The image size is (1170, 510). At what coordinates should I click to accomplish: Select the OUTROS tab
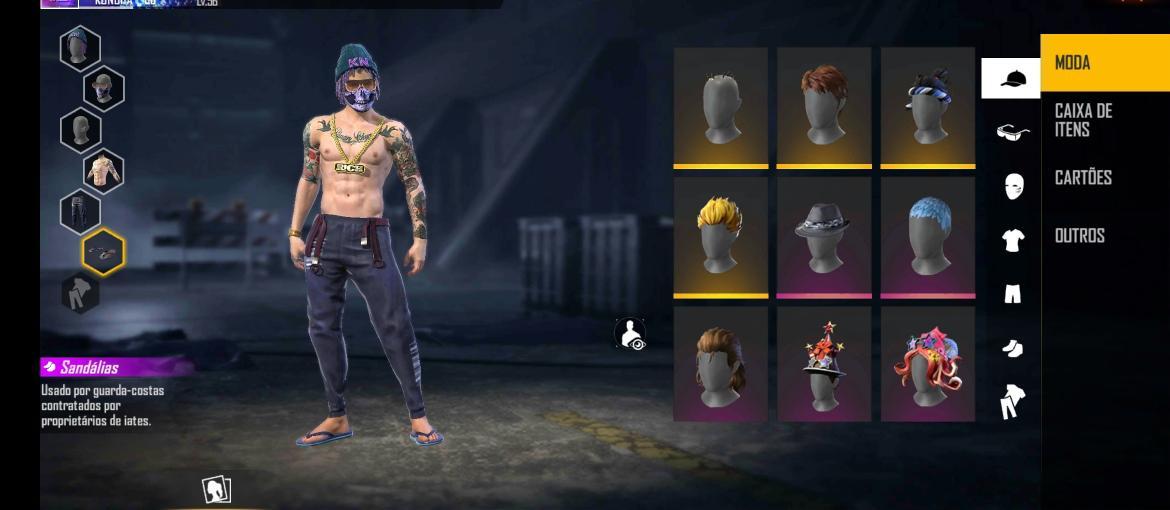pos(1103,236)
